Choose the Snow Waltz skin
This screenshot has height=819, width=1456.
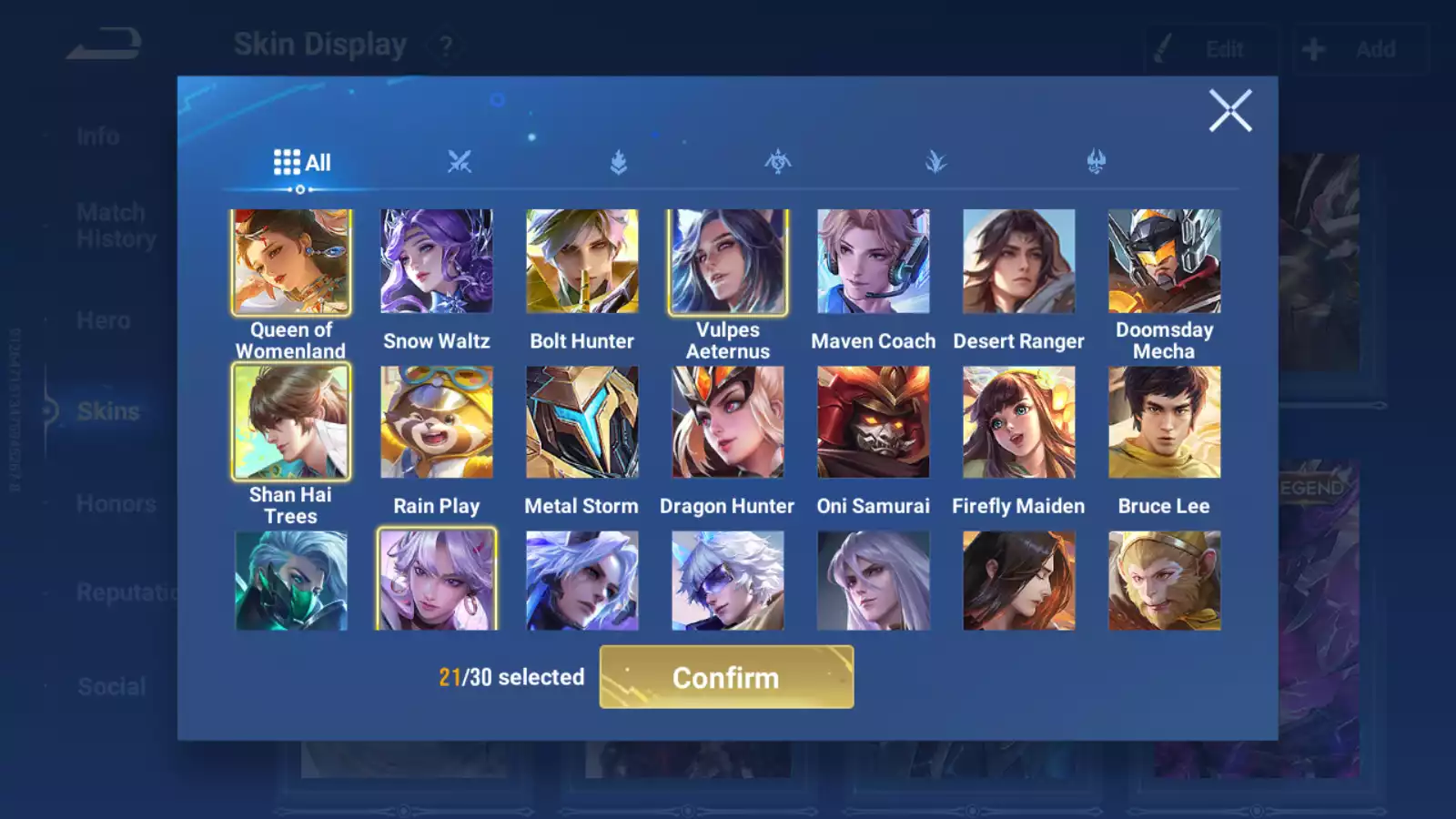point(437,262)
